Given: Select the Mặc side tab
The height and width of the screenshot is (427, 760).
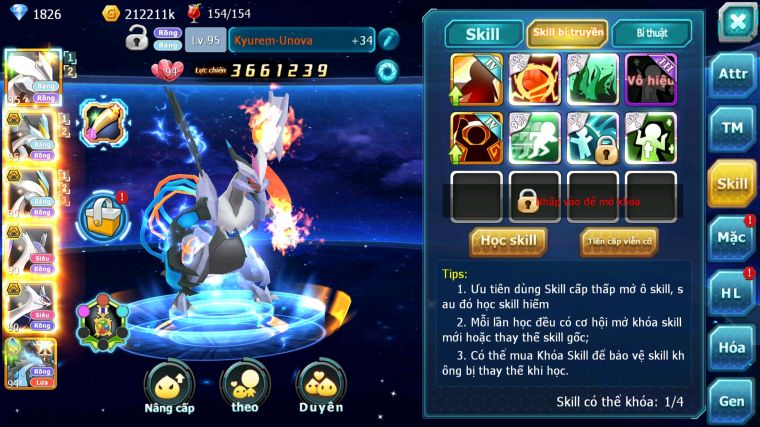Looking at the screenshot, I should [732, 238].
